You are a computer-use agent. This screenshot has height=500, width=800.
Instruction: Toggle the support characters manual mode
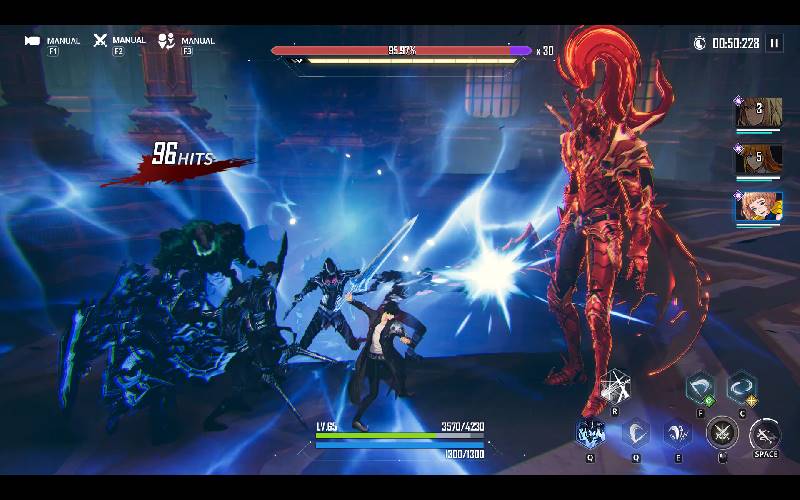coord(167,41)
